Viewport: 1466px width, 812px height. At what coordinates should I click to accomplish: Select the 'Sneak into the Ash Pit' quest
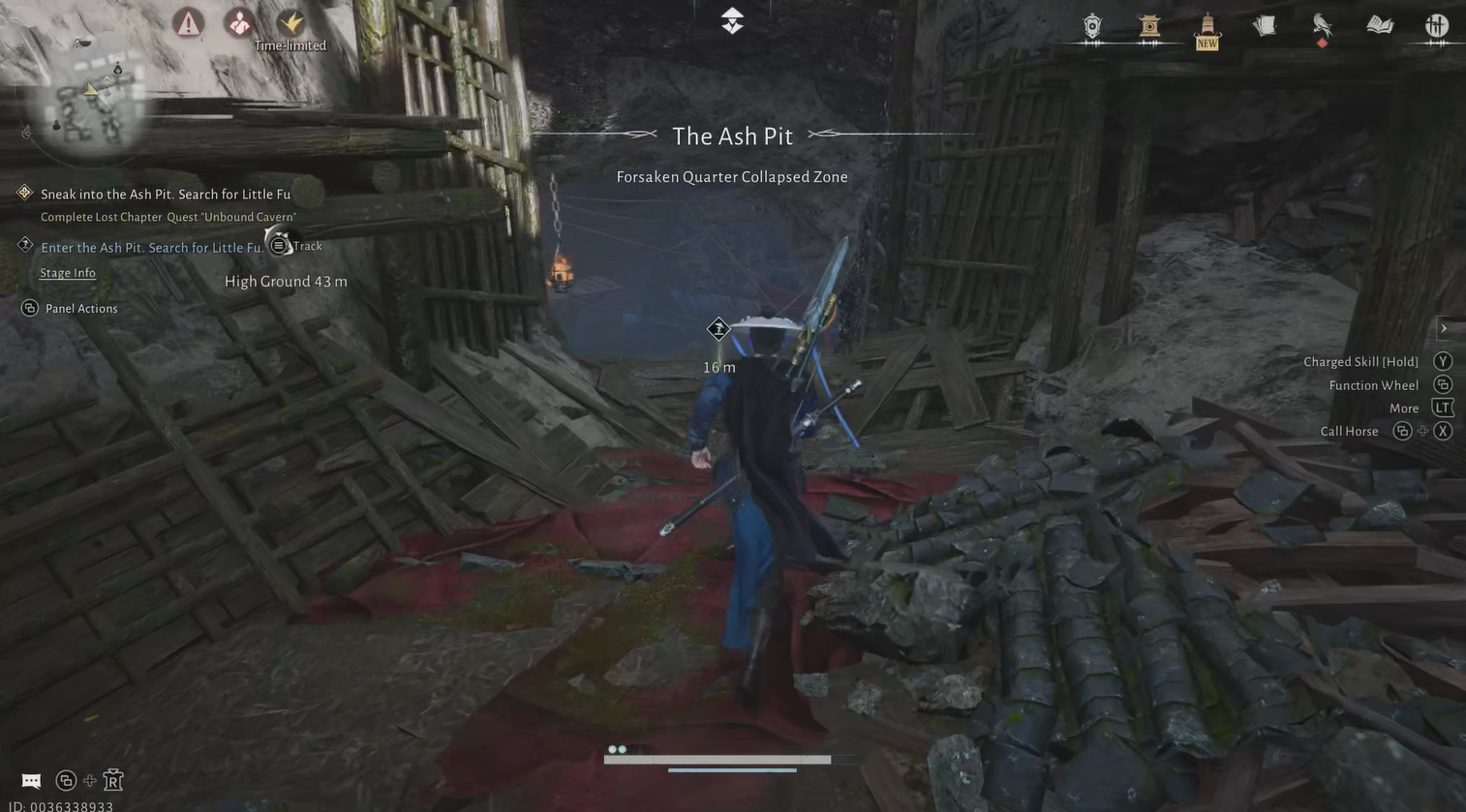[x=166, y=194]
